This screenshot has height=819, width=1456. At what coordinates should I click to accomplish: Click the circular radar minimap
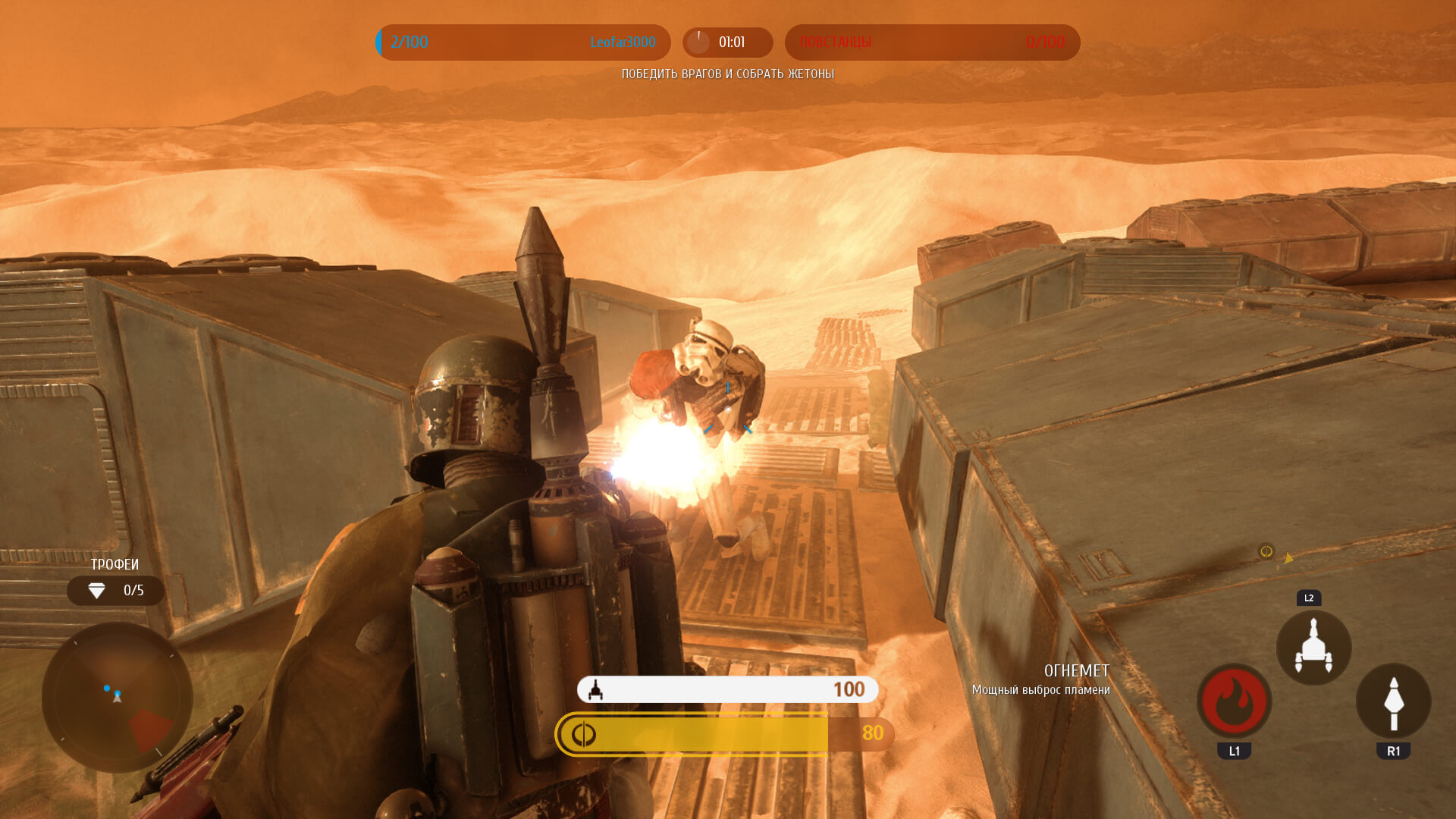point(117,697)
